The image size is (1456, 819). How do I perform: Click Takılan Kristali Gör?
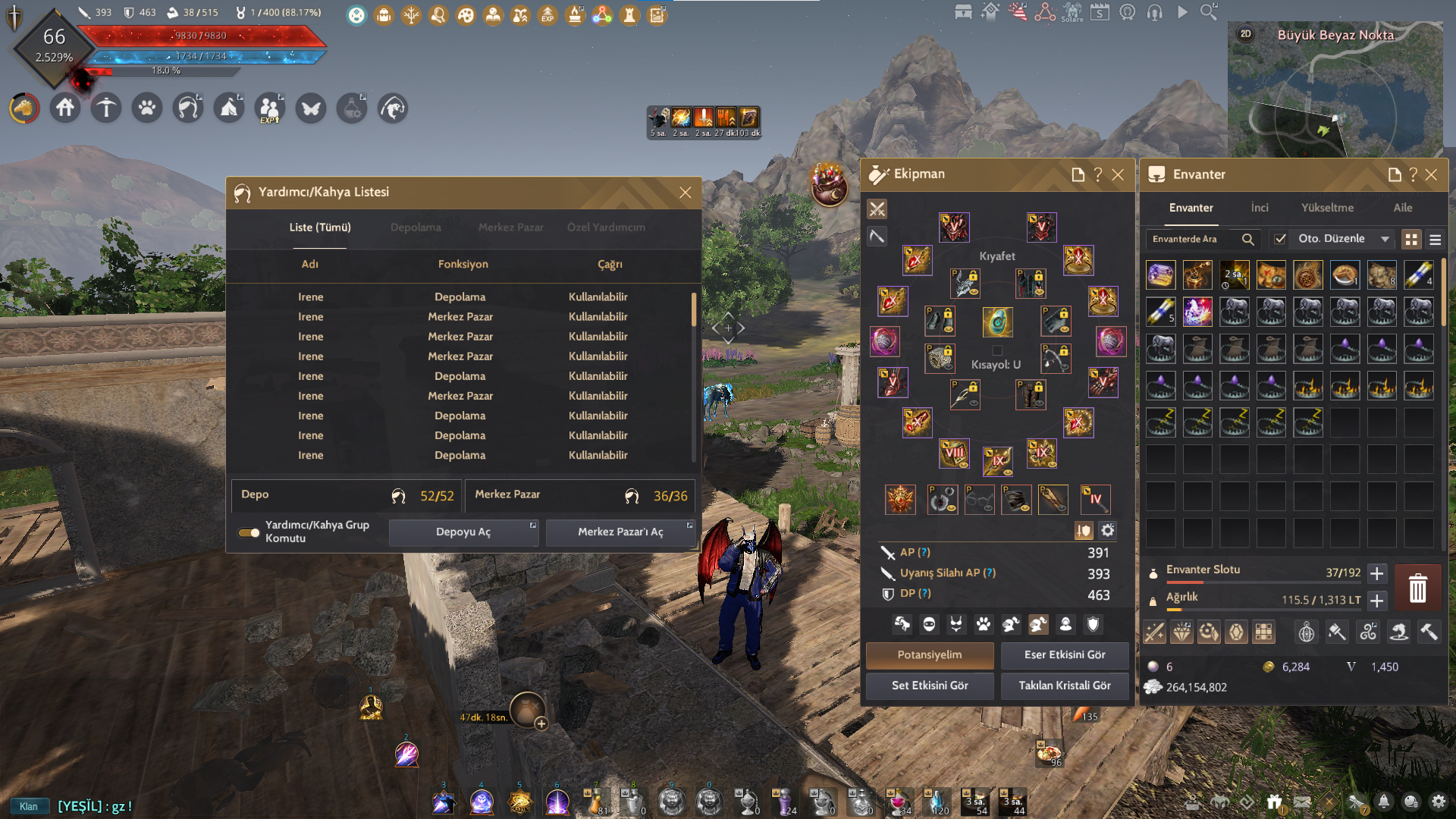click(1065, 686)
